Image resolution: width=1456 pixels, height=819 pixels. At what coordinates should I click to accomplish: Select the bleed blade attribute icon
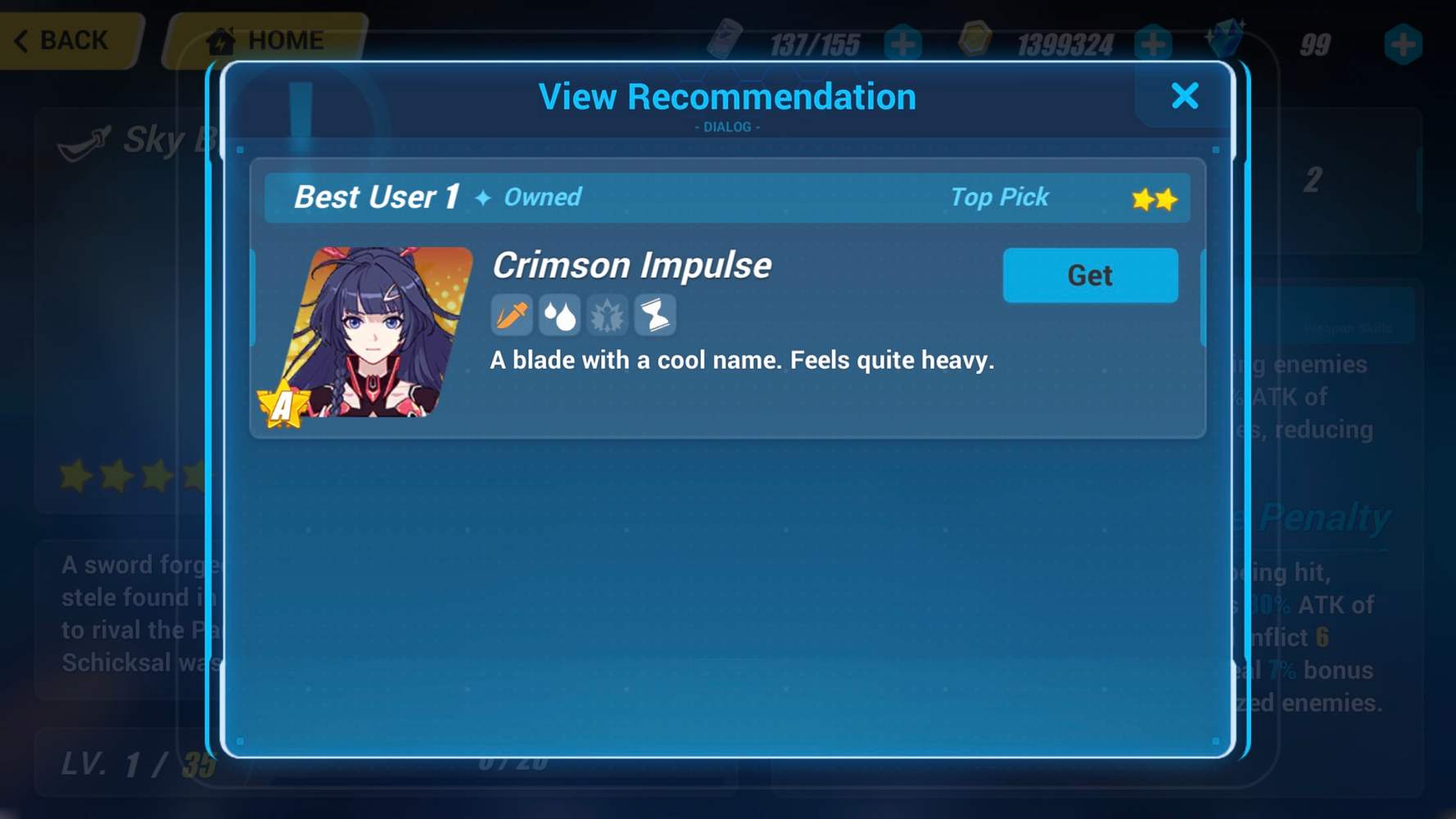(510, 315)
